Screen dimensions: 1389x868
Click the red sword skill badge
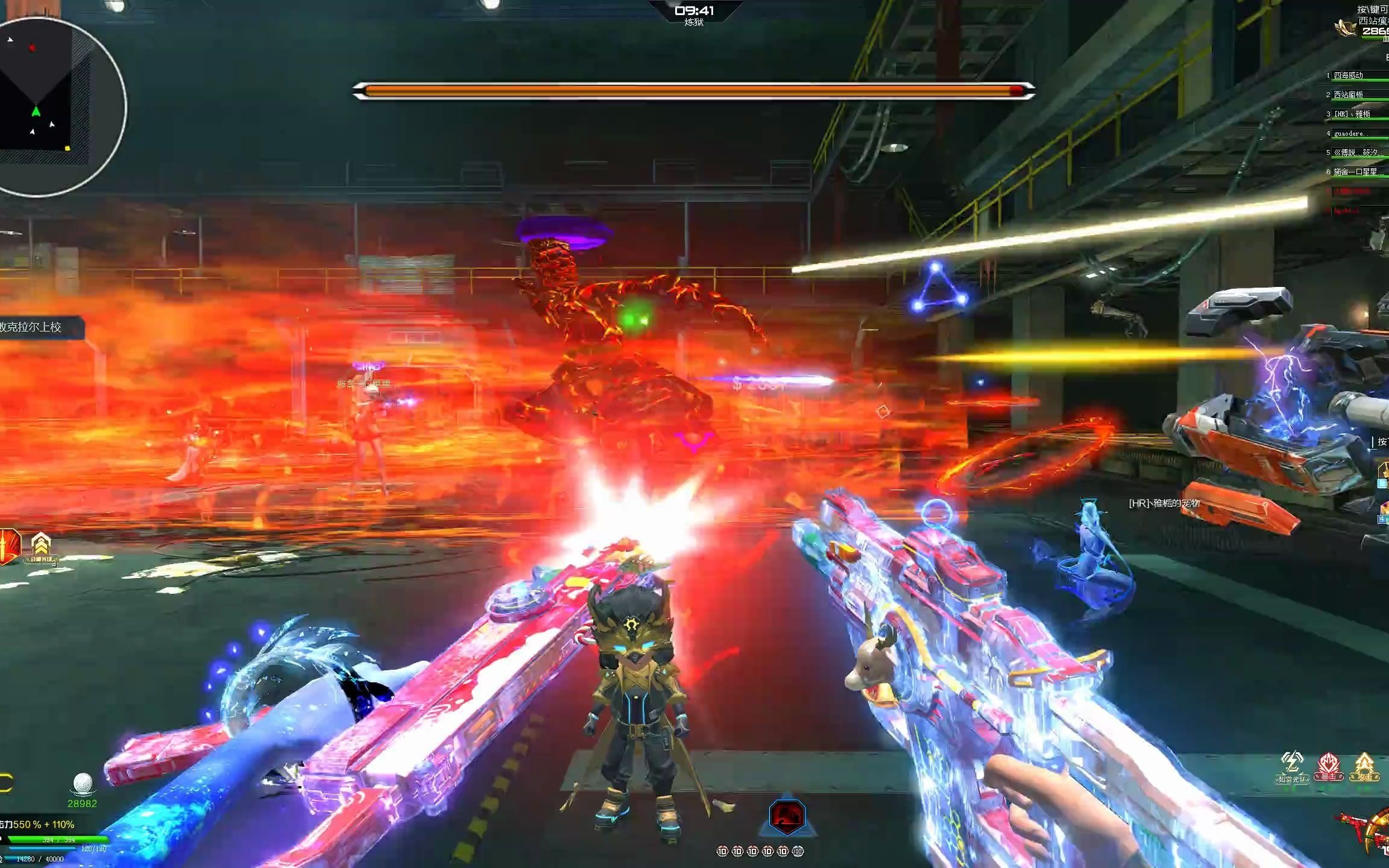[x=8, y=546]
